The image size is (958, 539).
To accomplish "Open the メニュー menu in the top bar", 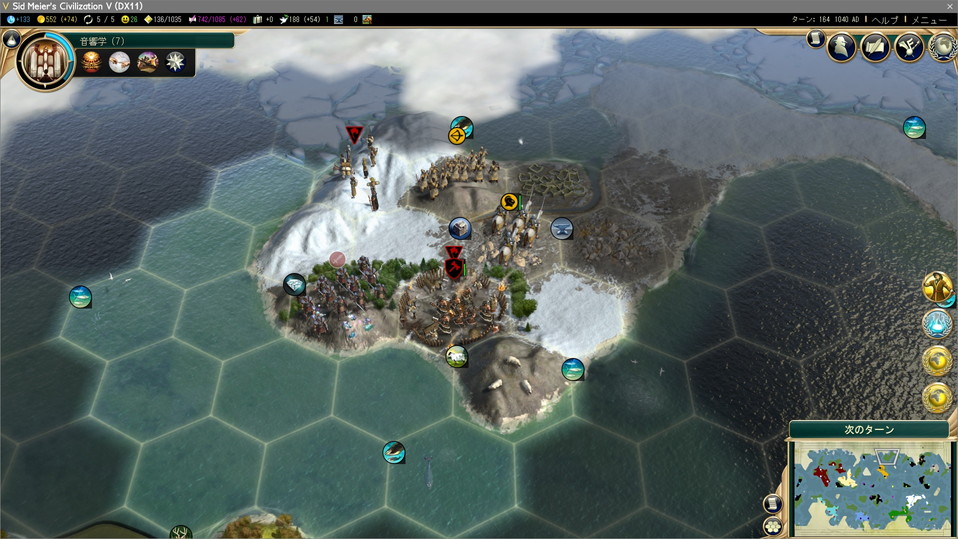I will 928,19.
